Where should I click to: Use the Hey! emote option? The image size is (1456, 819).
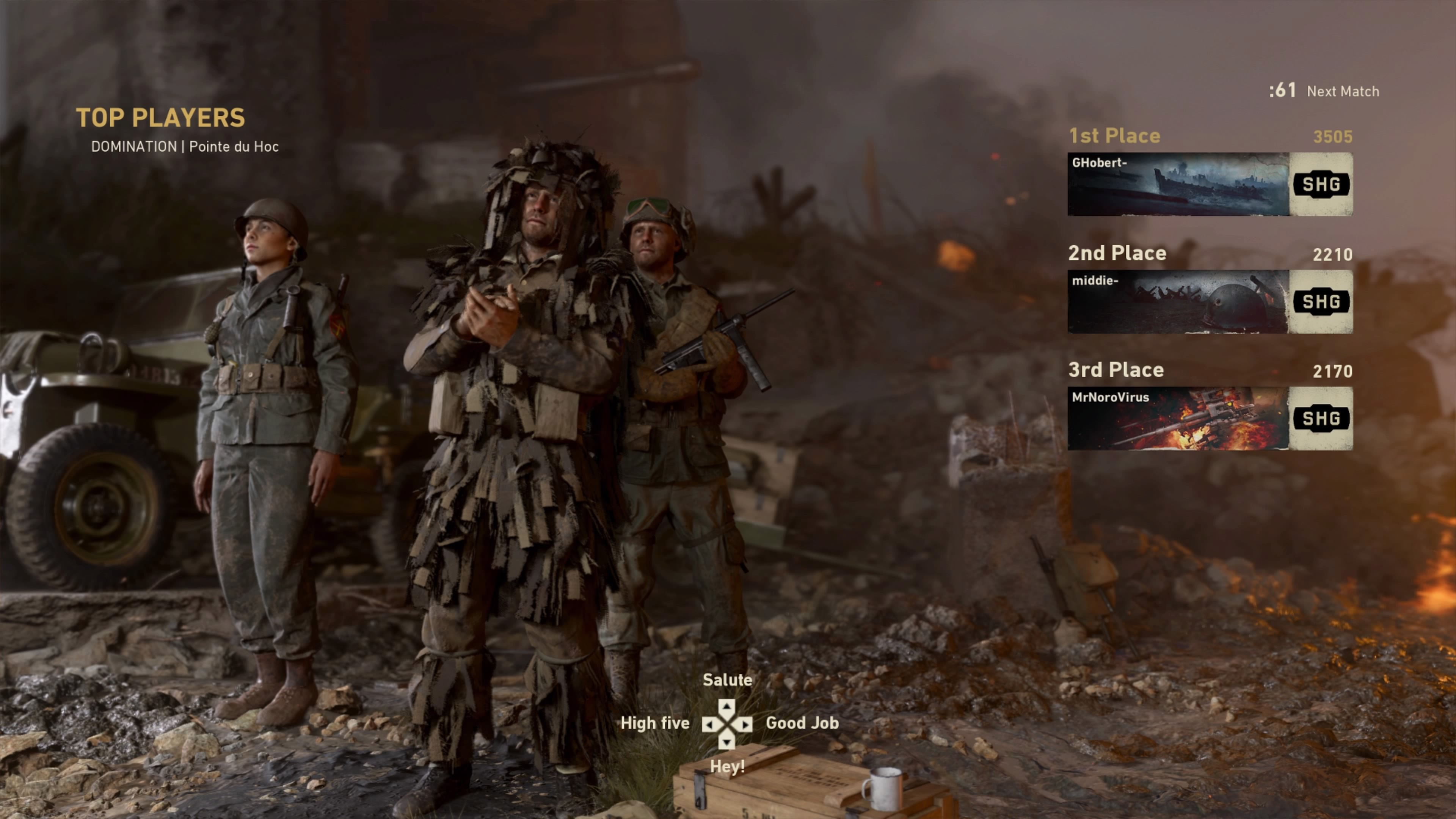coord(727,766)
